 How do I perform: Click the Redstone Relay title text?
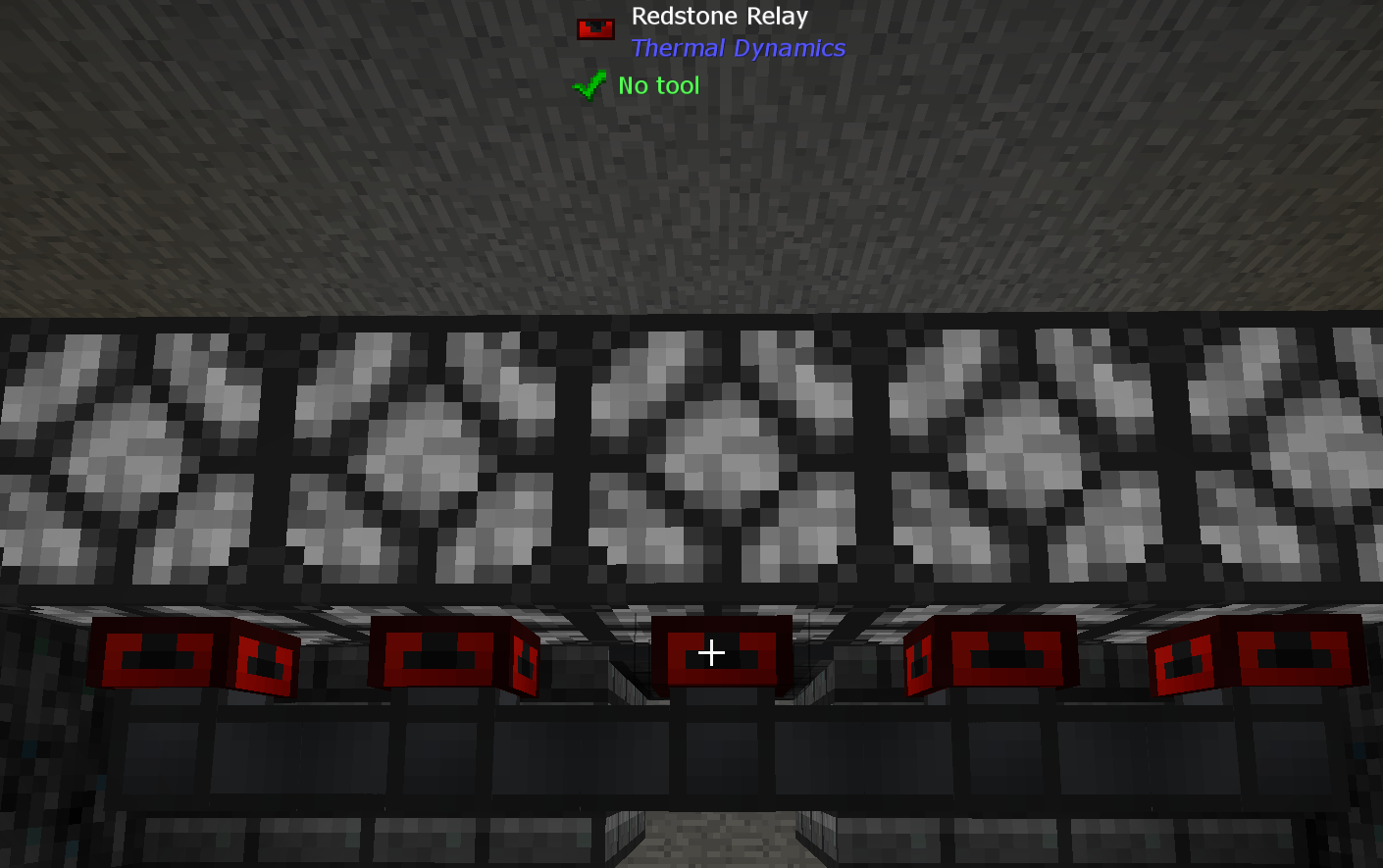pos(720,16)
